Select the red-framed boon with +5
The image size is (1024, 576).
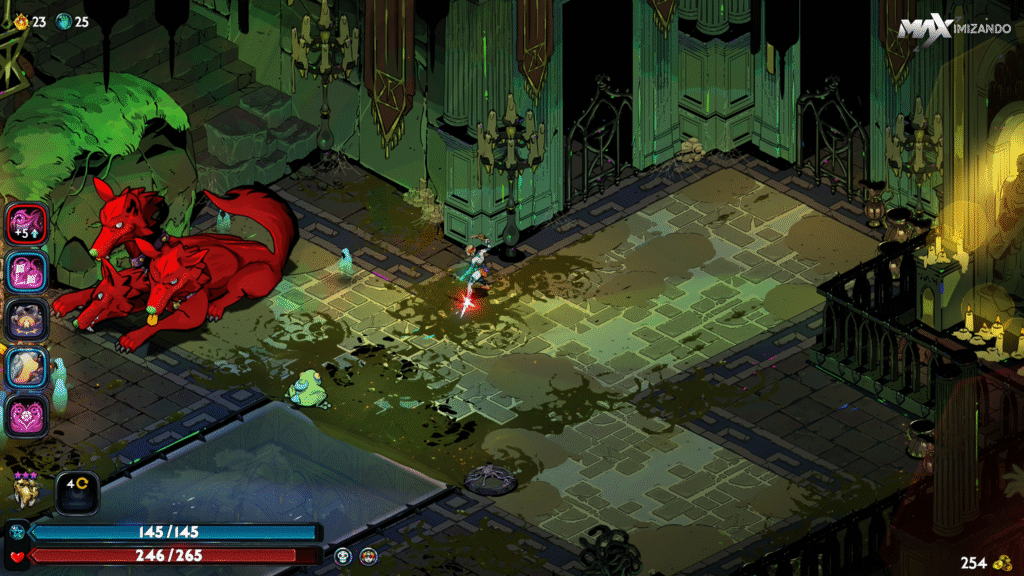point(25,223)
